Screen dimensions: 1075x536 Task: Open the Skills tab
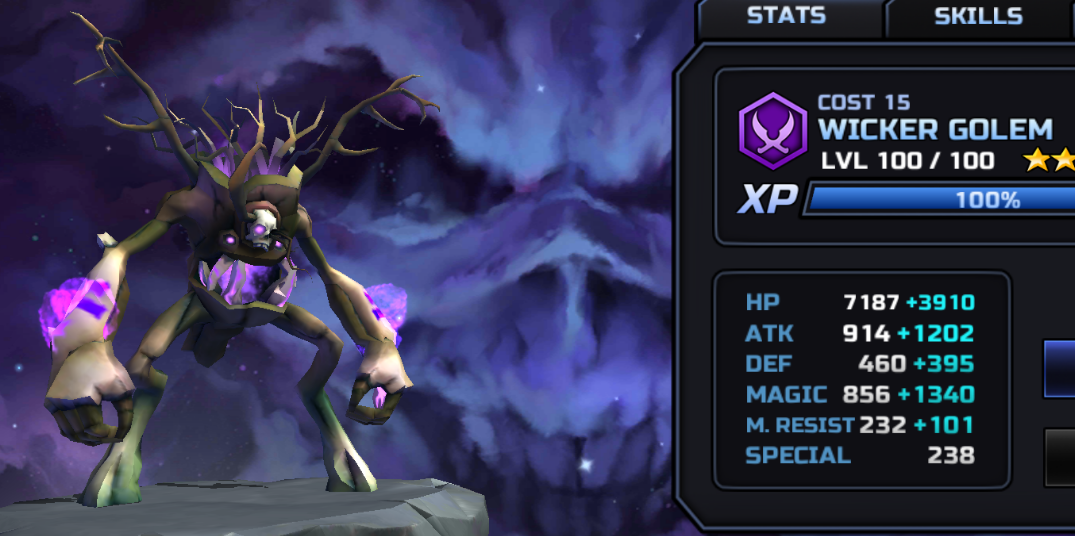977,17
